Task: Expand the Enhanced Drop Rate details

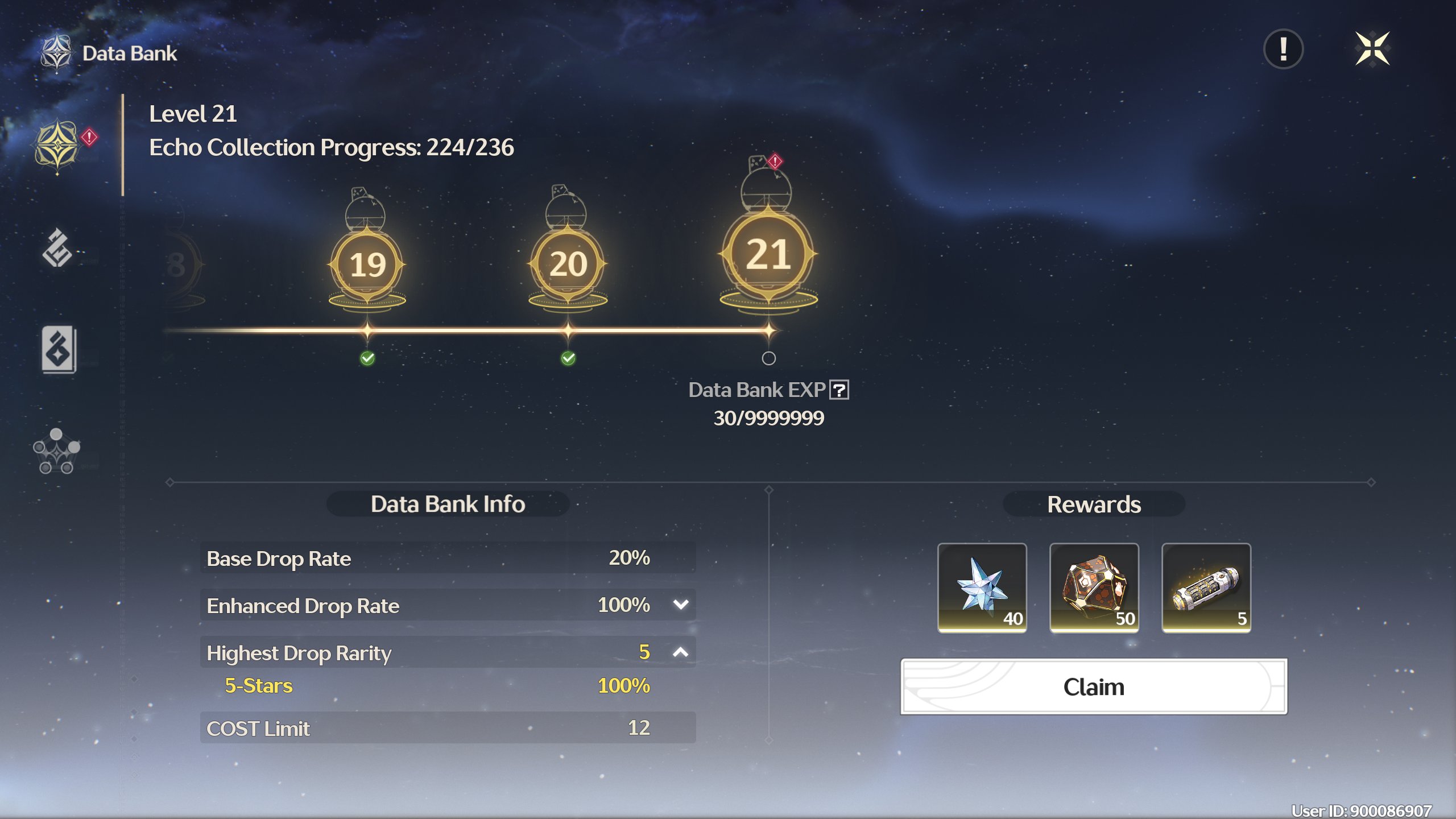Action: (680, 605)
